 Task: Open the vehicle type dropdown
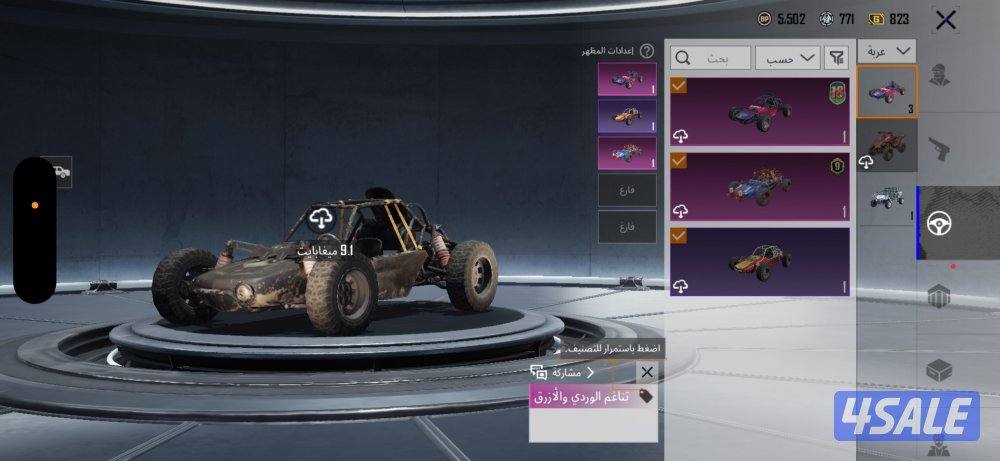(887, 50)
